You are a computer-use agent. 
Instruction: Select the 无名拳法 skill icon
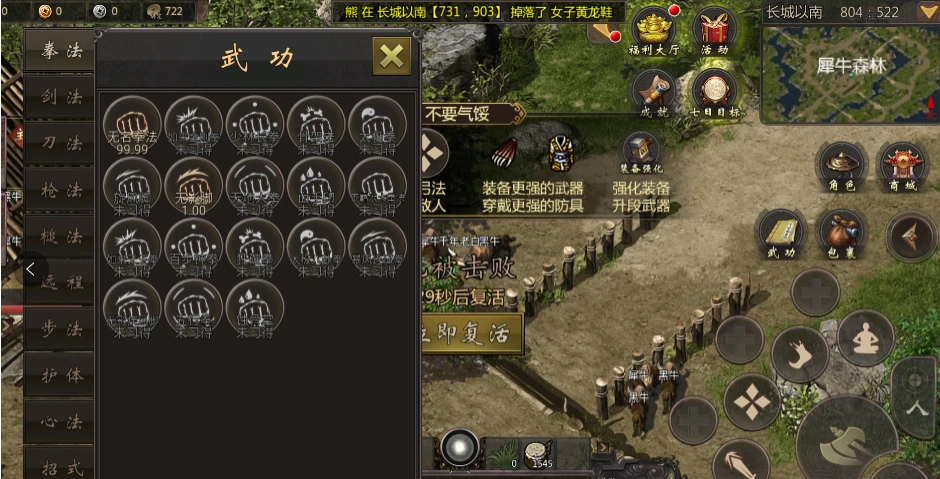pyautogui.click(x=133, y=122)
